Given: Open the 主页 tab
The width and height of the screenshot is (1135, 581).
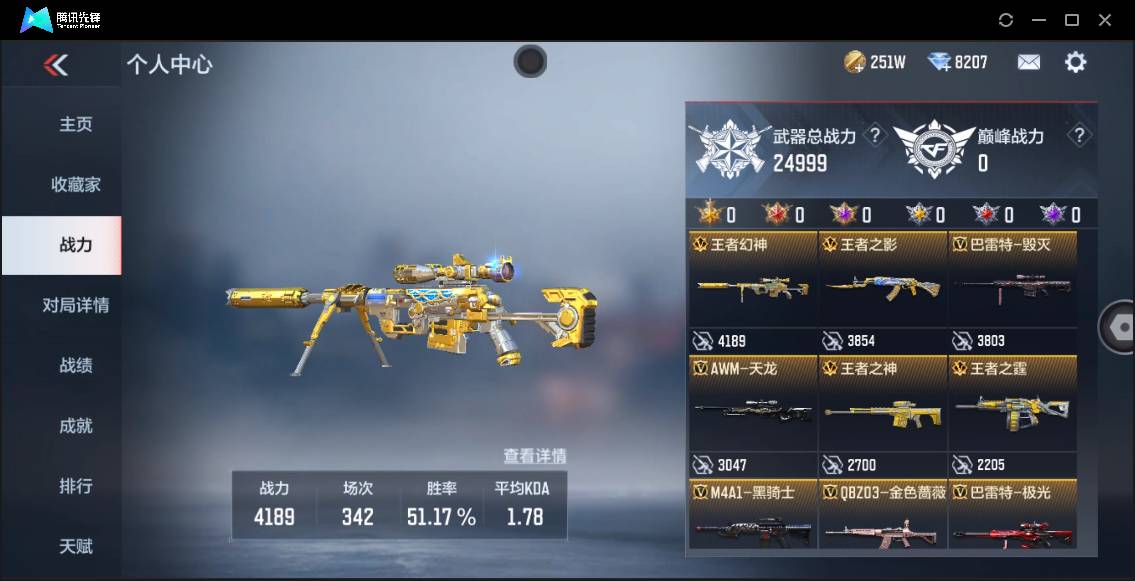Looking at the screenshot, I should click(76, 125).
